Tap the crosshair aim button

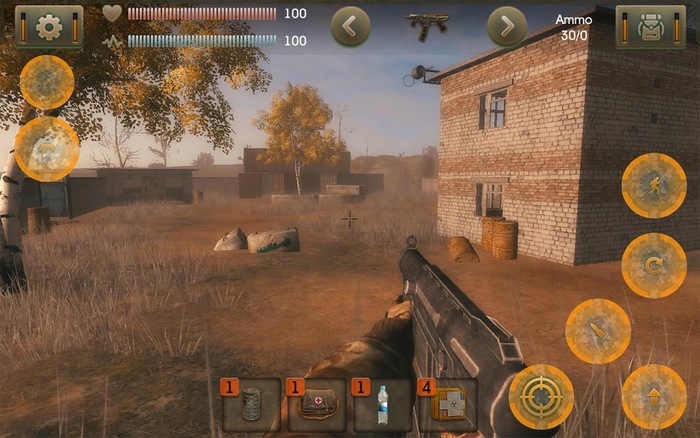pyautogui.click(x=541, y=396)
